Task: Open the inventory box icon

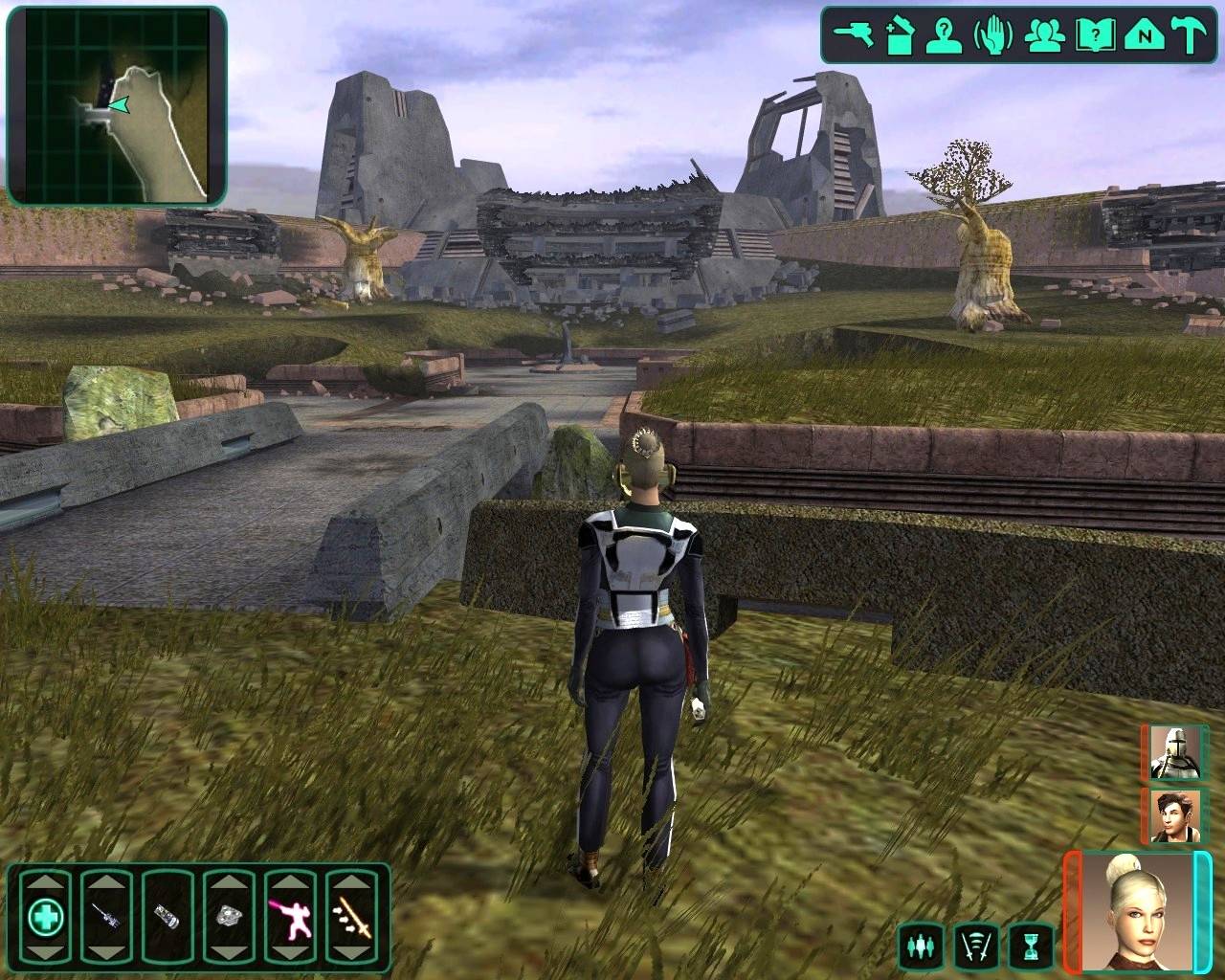Action: coord(899,35)
